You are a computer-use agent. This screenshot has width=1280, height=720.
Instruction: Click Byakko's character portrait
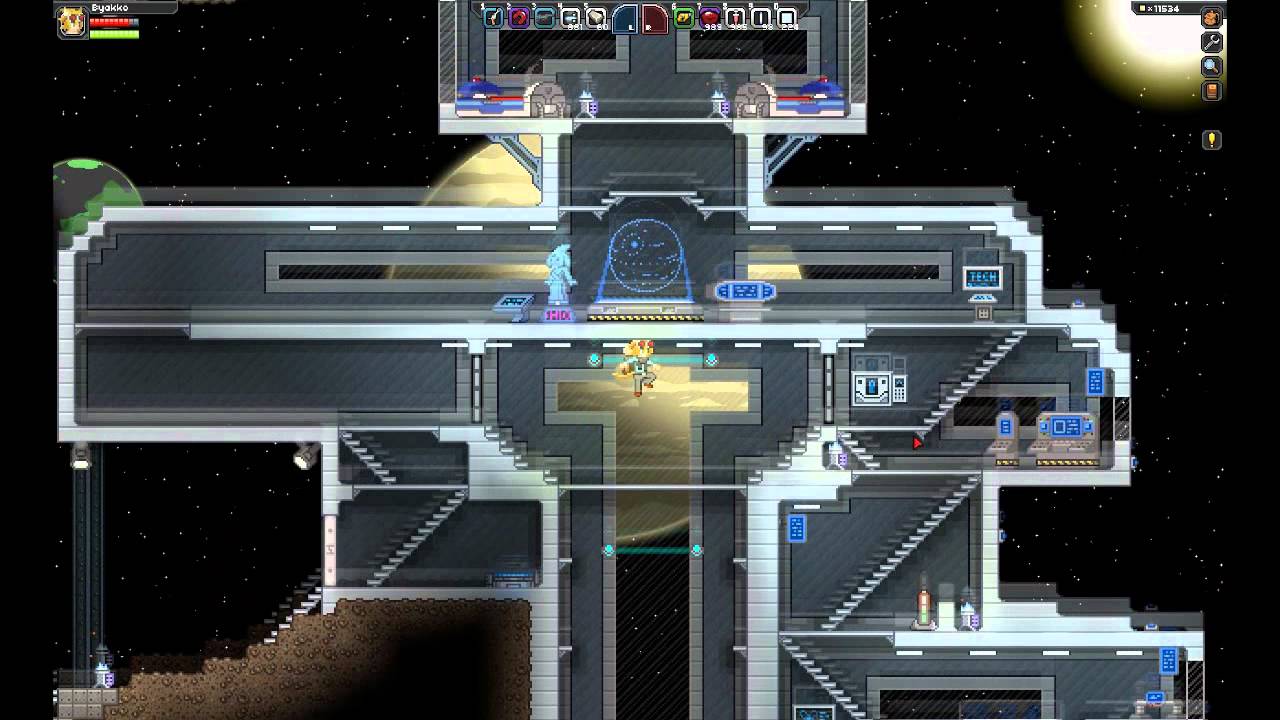[72, 22]
